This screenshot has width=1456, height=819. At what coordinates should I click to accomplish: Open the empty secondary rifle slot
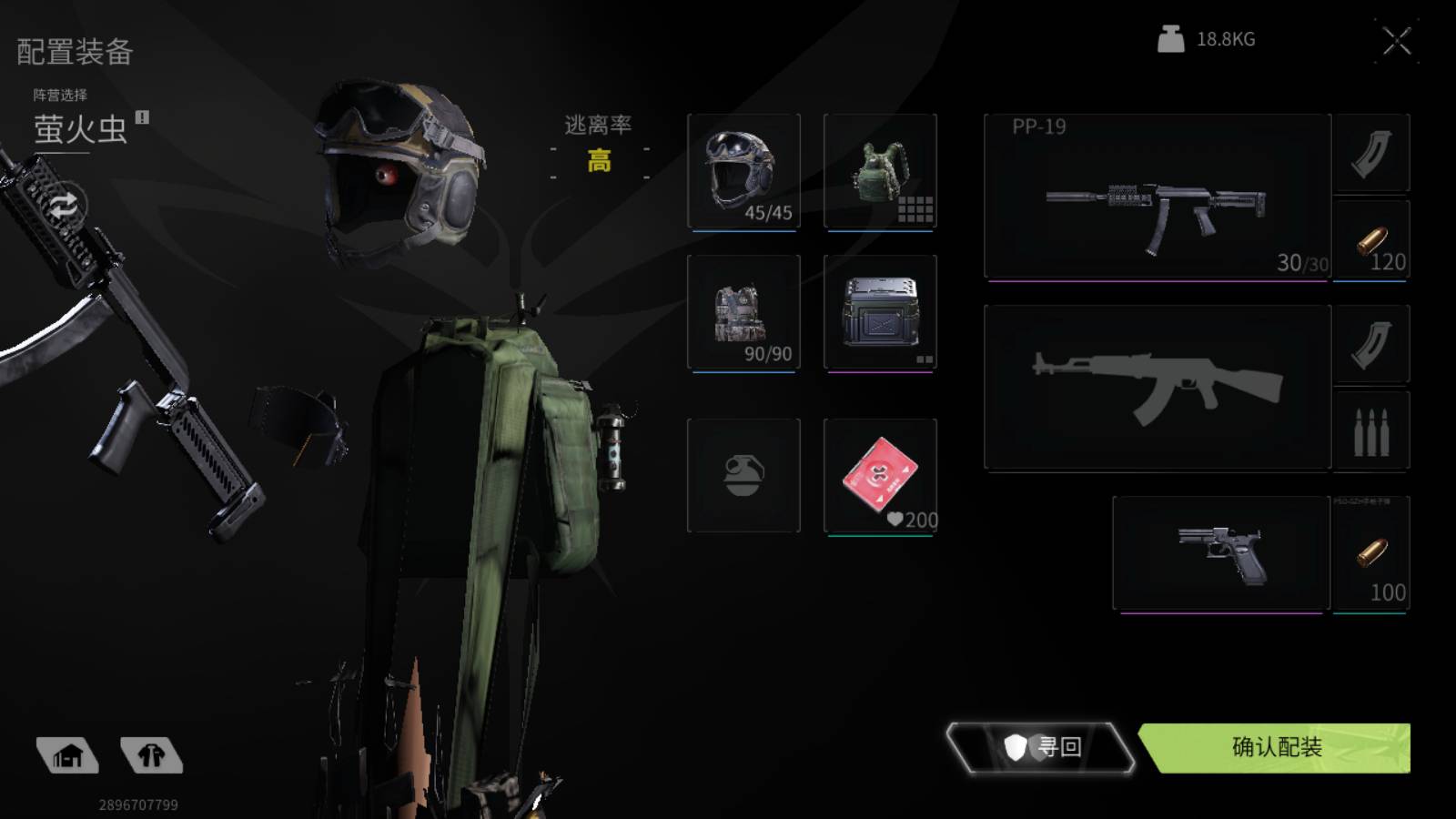[x=1157, y=388]
